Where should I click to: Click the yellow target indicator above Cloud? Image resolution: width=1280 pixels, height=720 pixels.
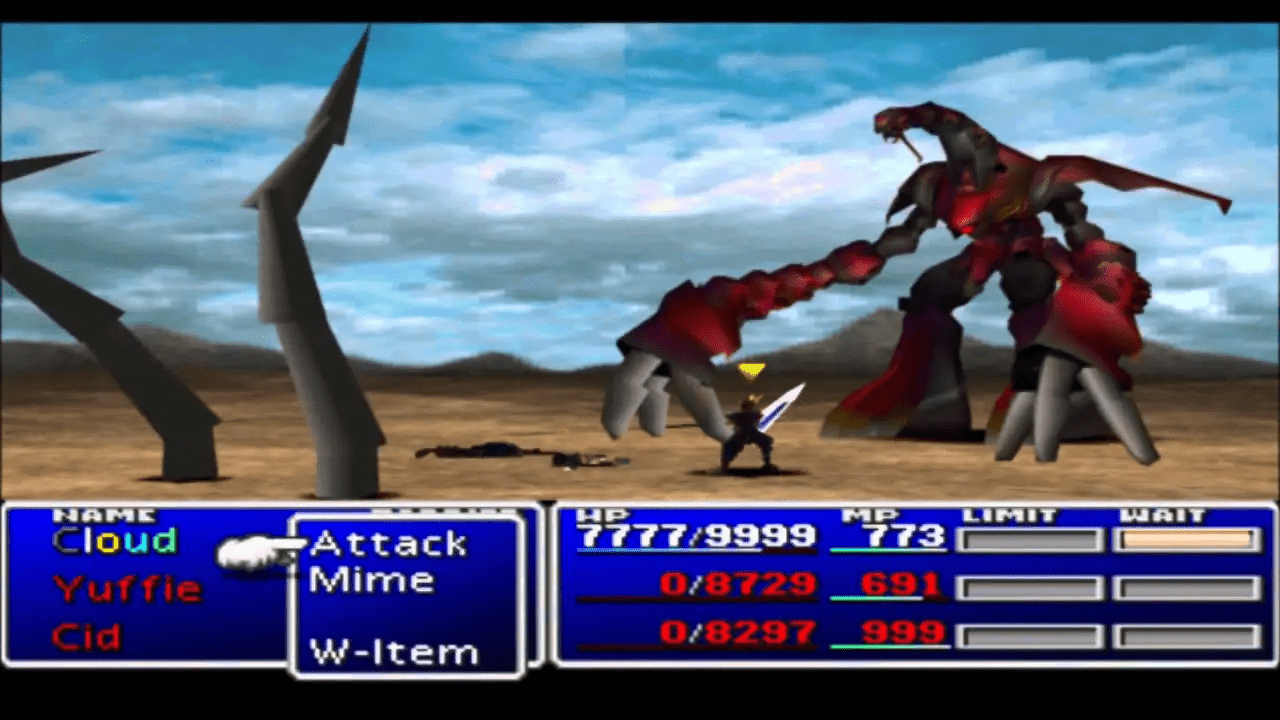(x=751, y=371)
